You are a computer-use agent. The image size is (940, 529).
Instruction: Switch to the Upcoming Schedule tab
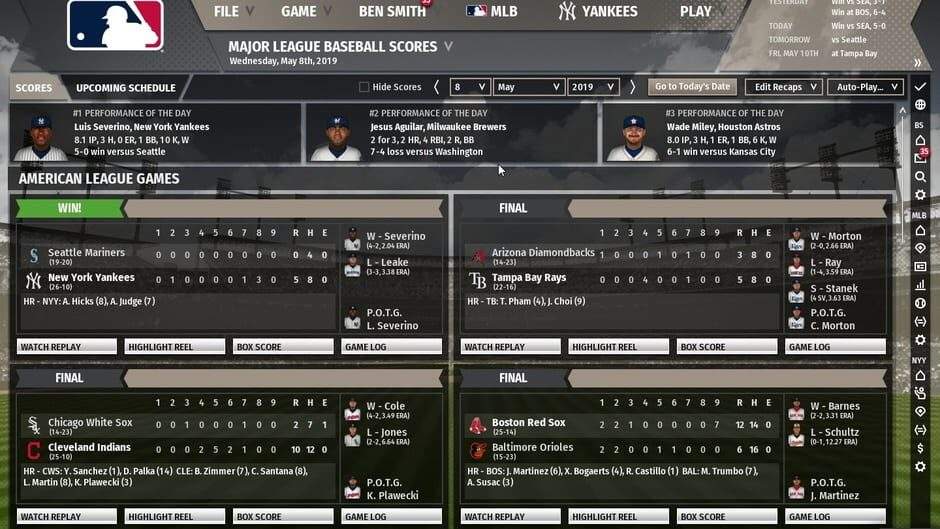click(126, 88)
